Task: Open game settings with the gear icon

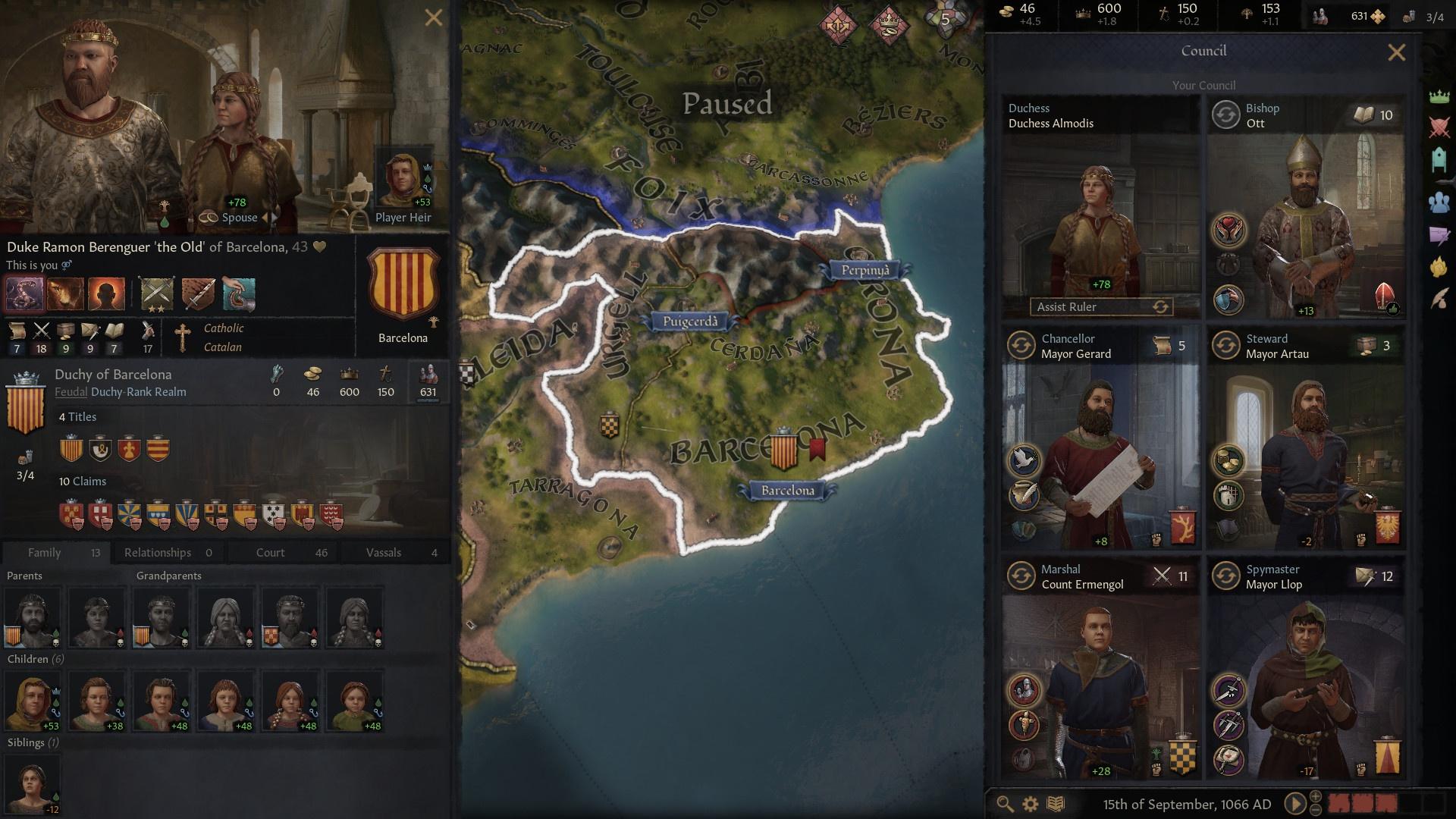Action: [1030, 802]
